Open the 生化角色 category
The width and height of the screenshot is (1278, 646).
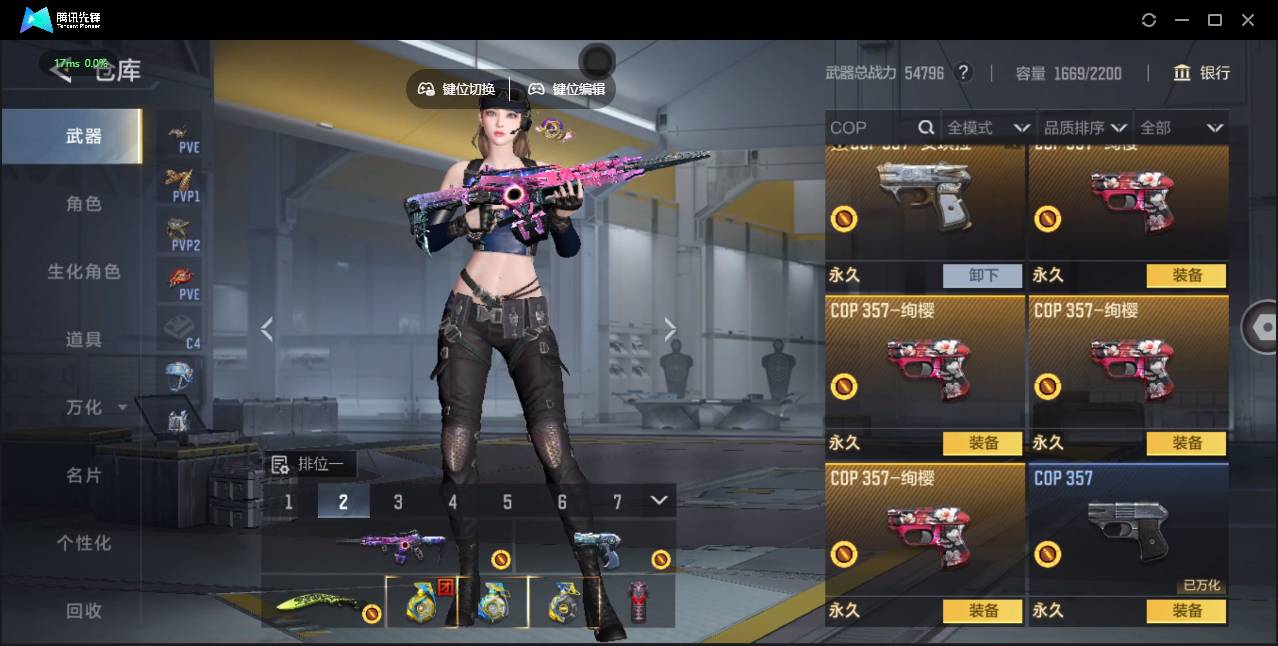point(84,272)
